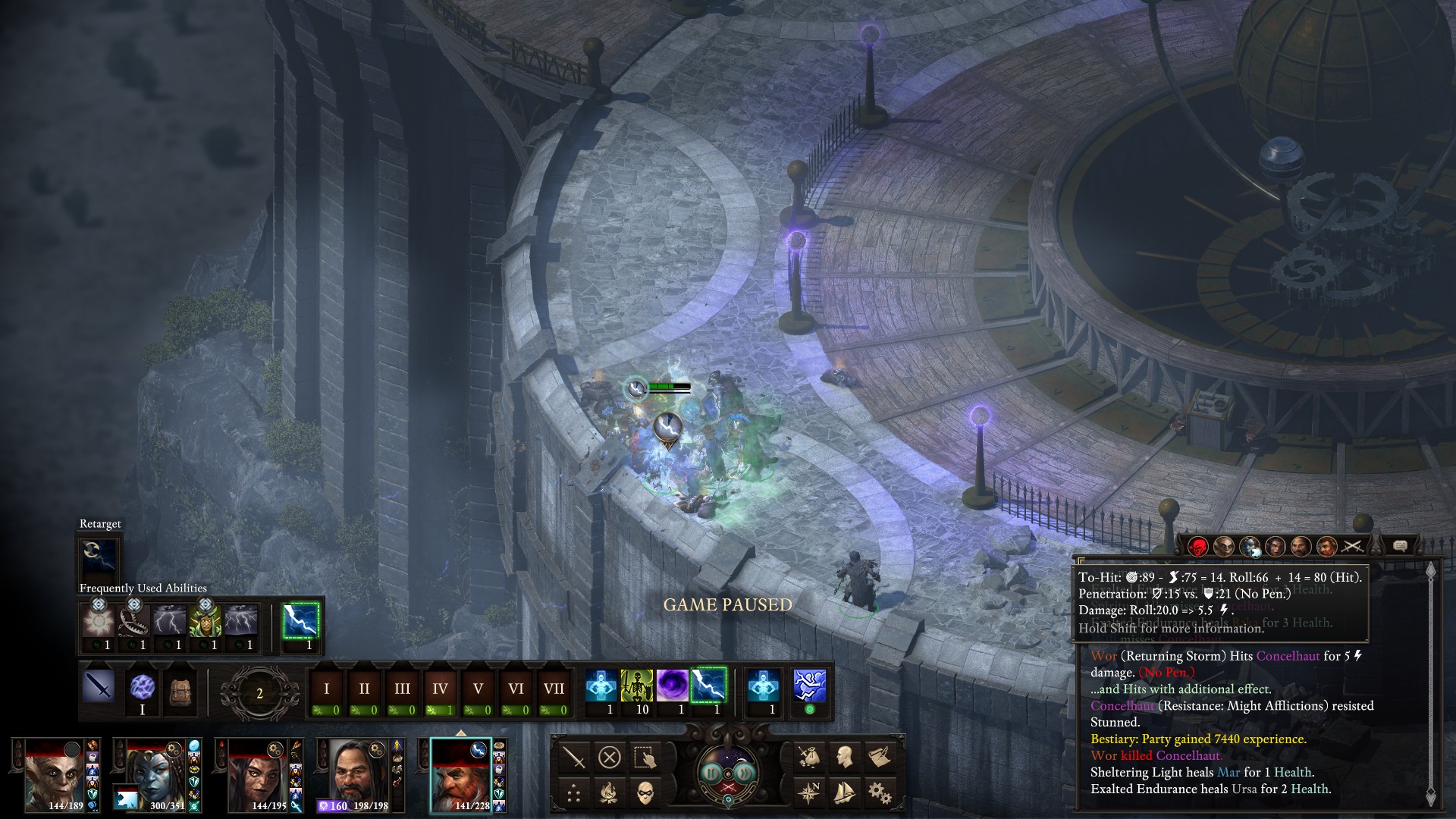Viewport: 1456px width, 819px height.
Task: Select the blue-skinned party member portrait
Action: pos(156,774)
